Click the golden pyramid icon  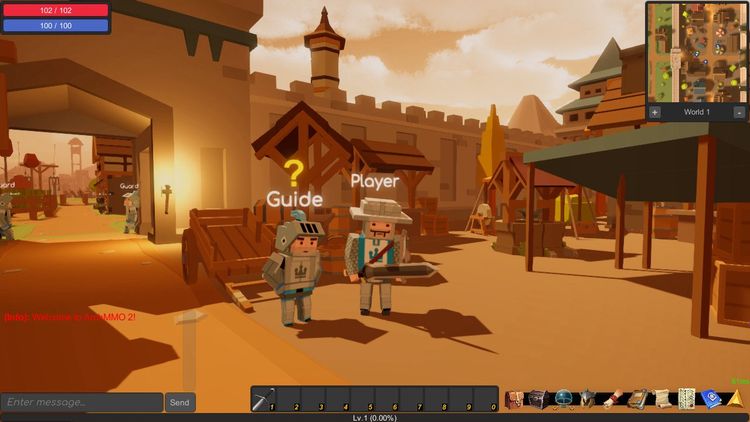736,399
